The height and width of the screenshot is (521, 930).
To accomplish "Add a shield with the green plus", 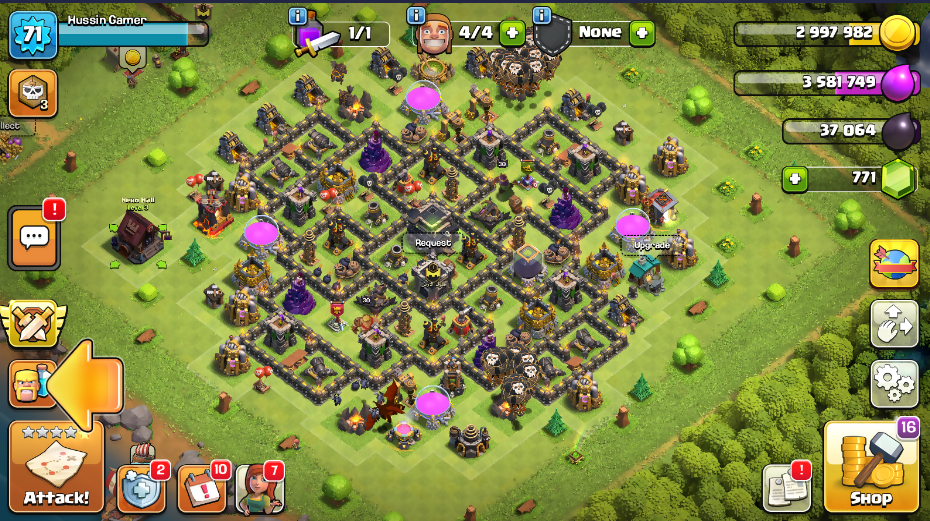I will pyautogui.click(x=641, y=33).
